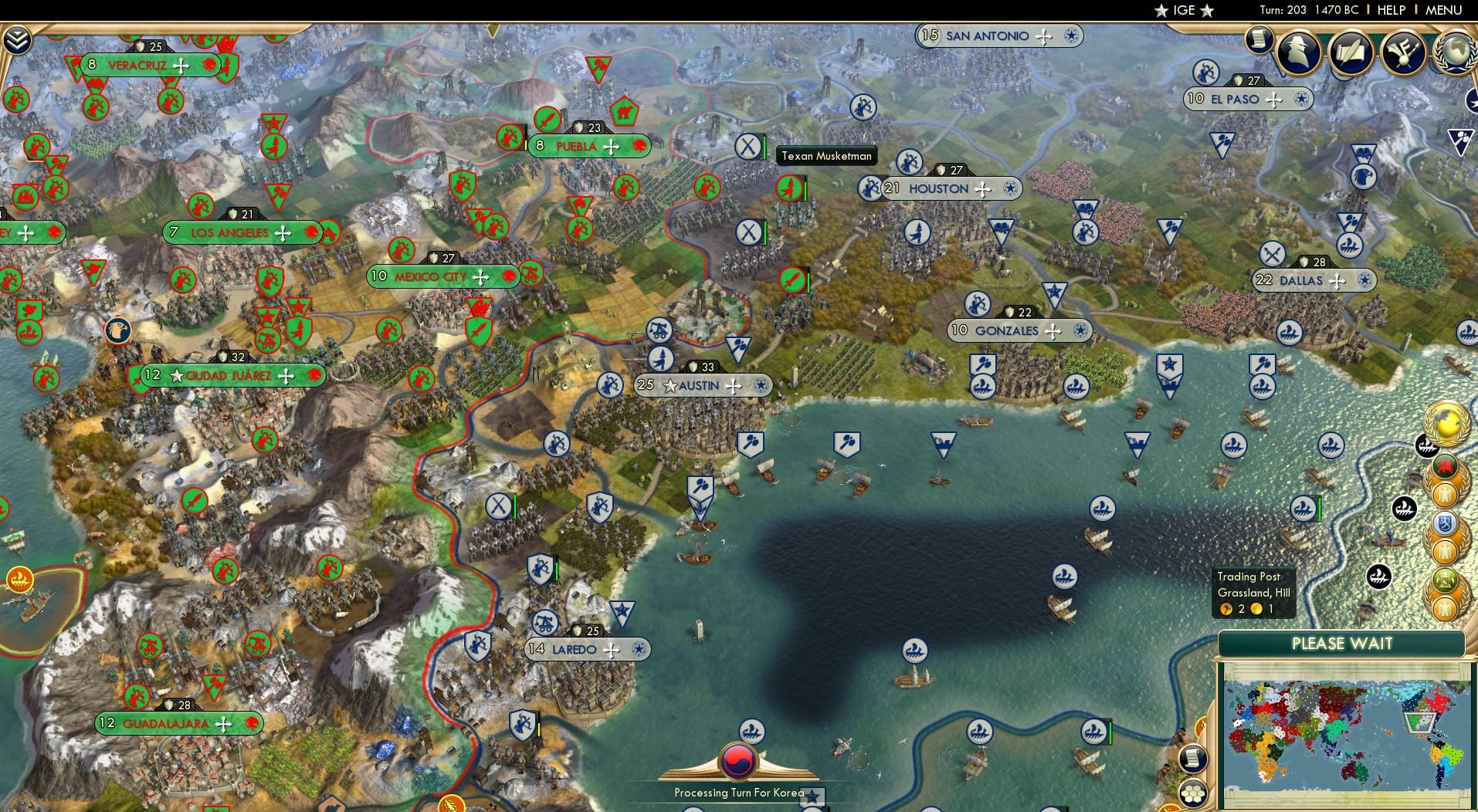Open the MENU item in the top bar
Screen dimensions: 1478x812
(1442, 10)
